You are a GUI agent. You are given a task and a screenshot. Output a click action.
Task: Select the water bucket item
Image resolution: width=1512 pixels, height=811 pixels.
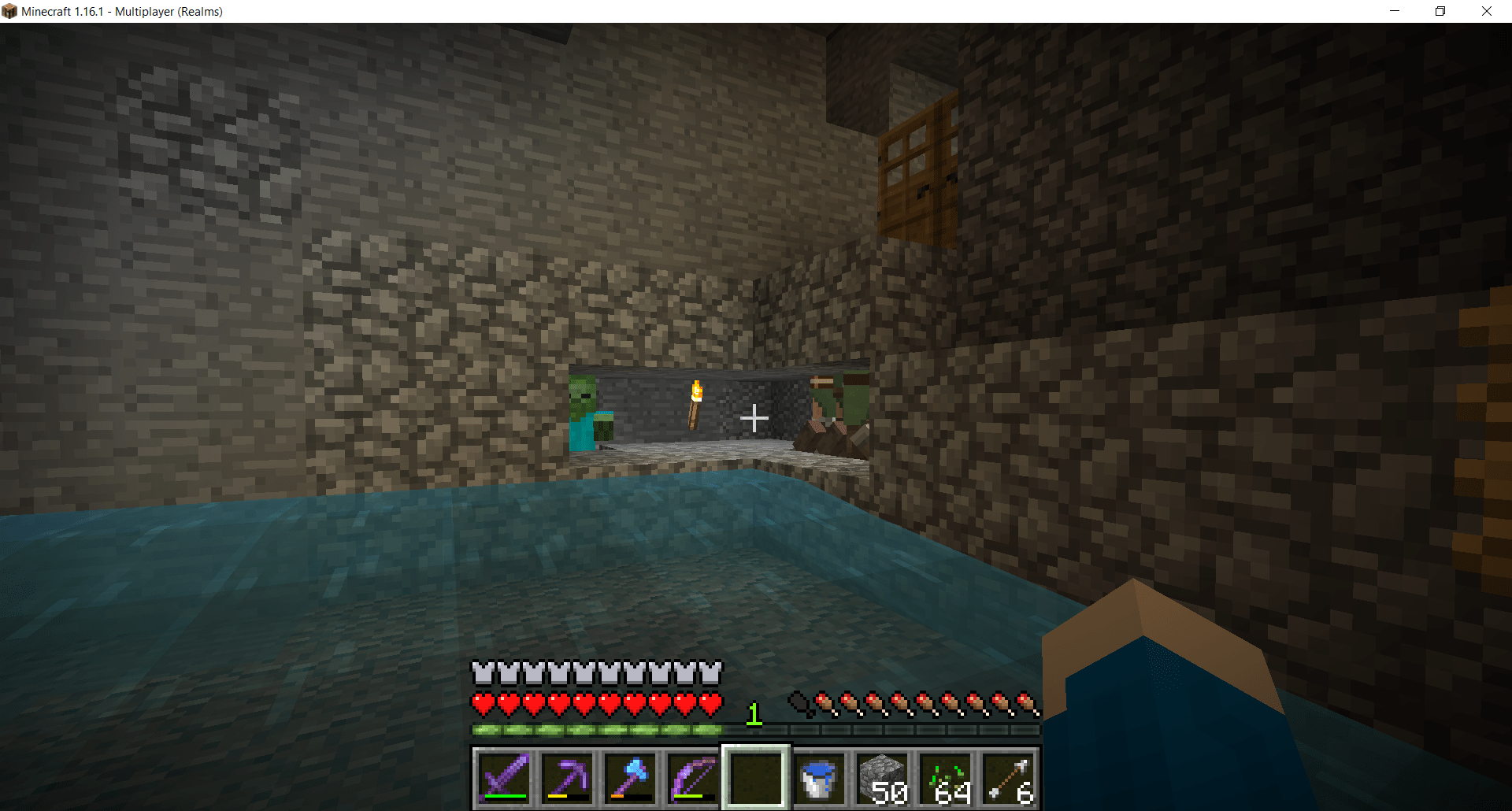click(x=819, y=779)
